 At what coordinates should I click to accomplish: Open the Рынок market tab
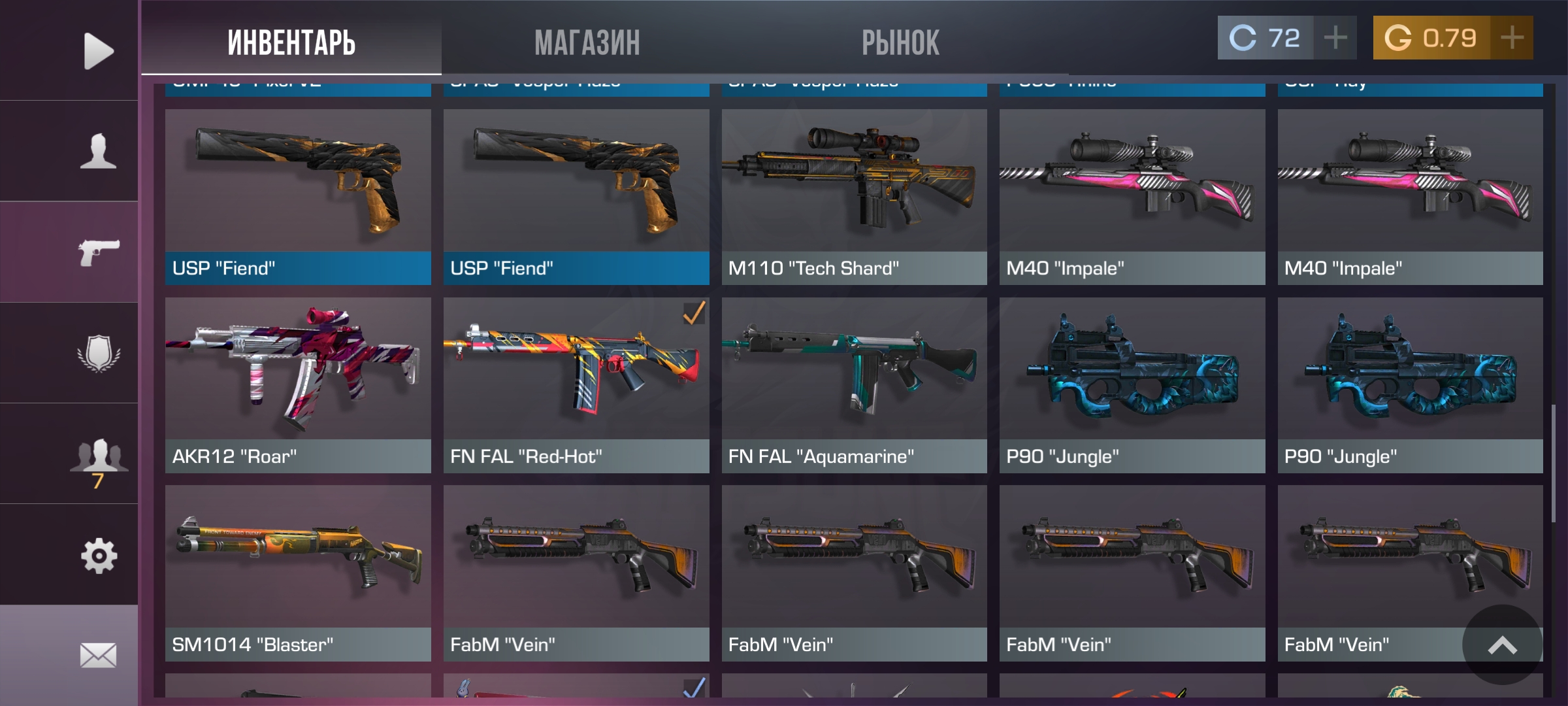(900, 43)
